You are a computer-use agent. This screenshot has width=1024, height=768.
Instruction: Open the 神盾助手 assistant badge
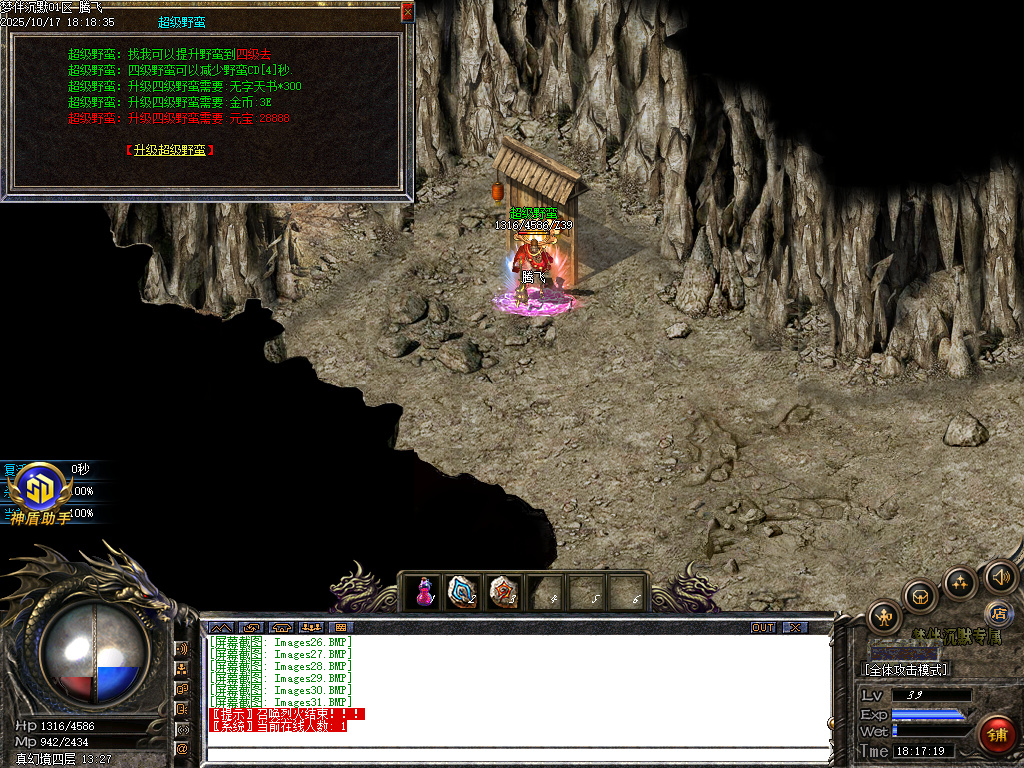(41, 491)
